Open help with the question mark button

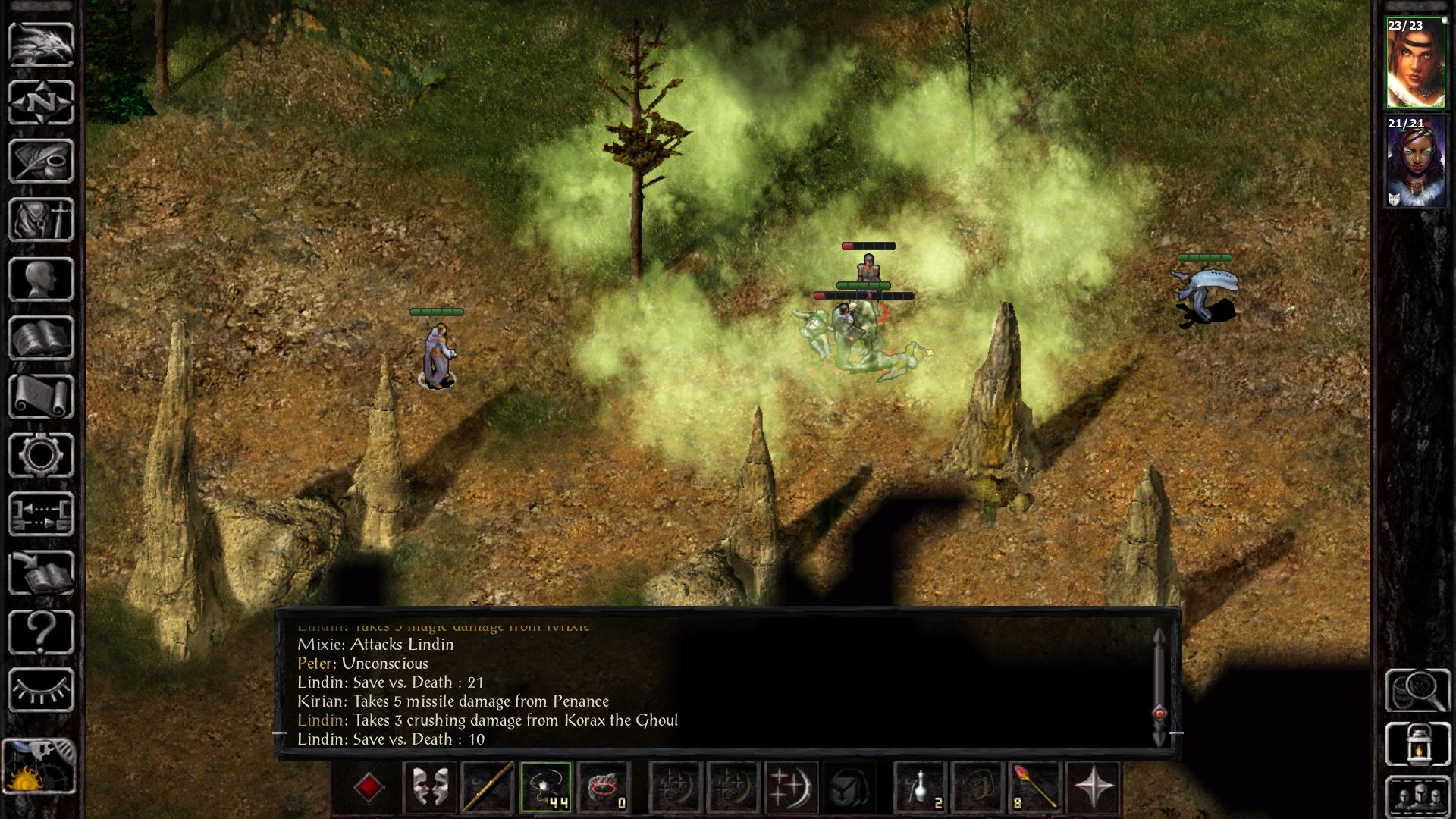tap(41, 632)
